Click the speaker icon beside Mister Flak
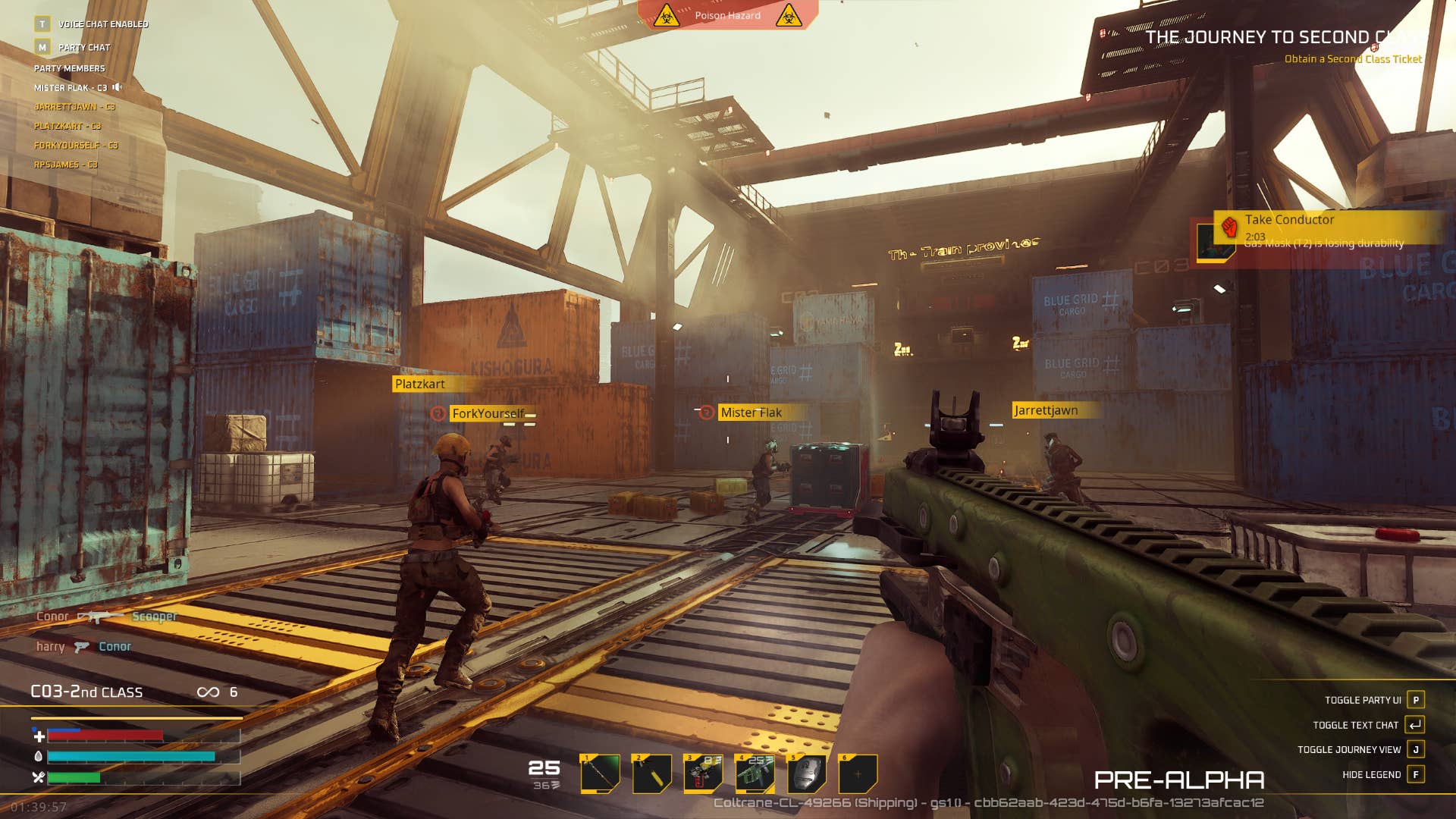1456x819 pixels. 118,87
